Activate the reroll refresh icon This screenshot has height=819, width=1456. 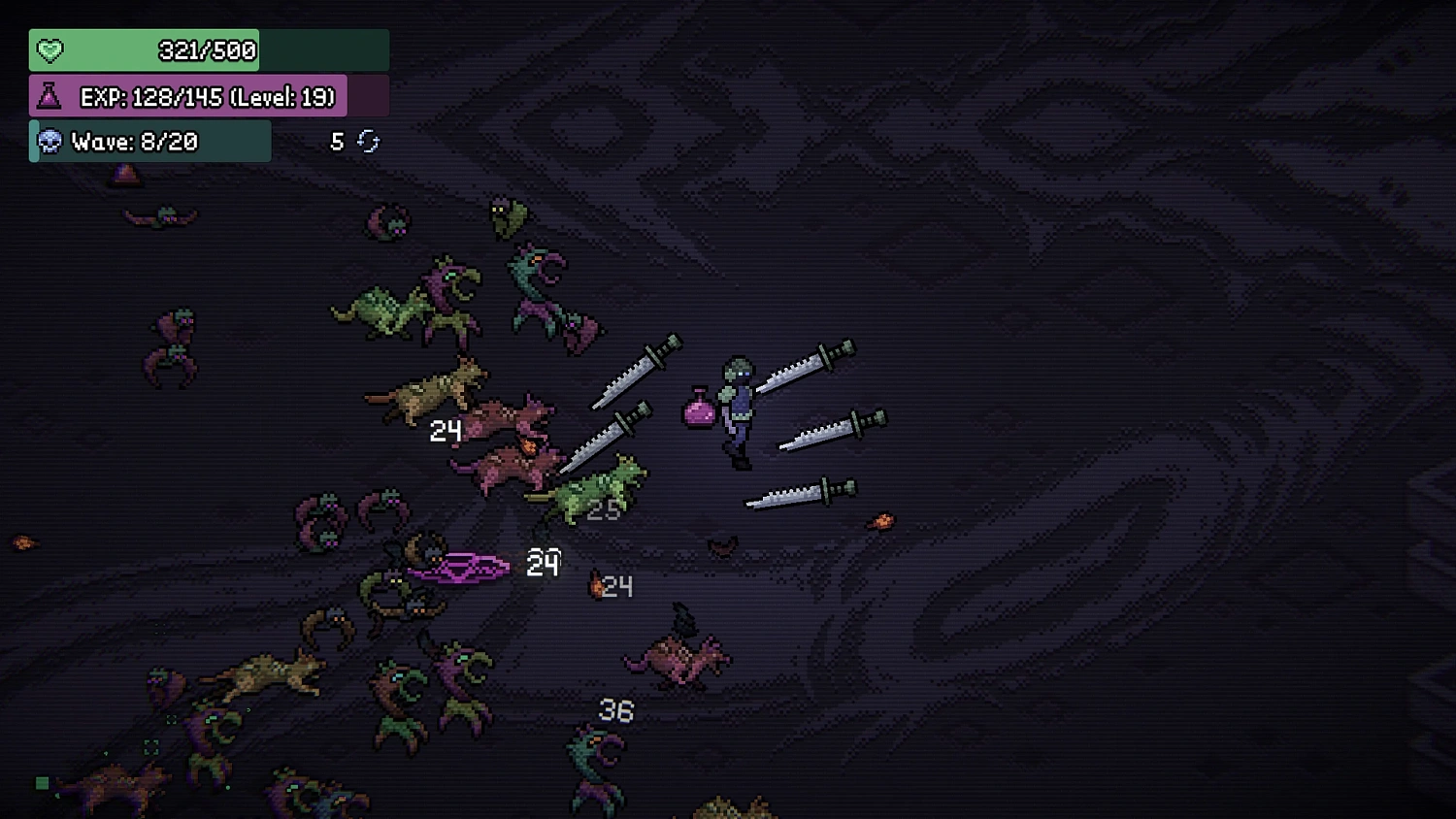click(366, 141)
